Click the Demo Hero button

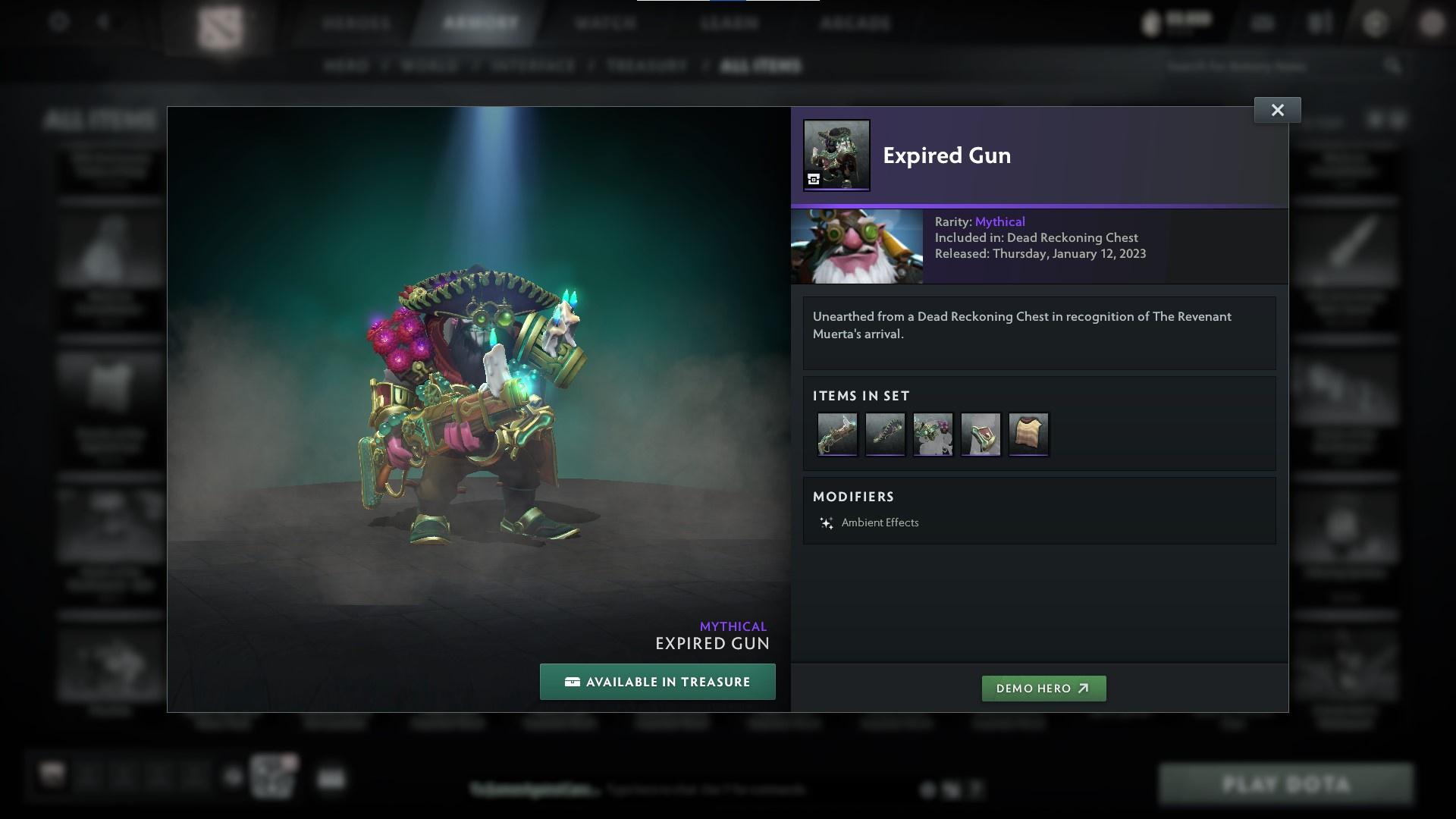pos(1043,689)
